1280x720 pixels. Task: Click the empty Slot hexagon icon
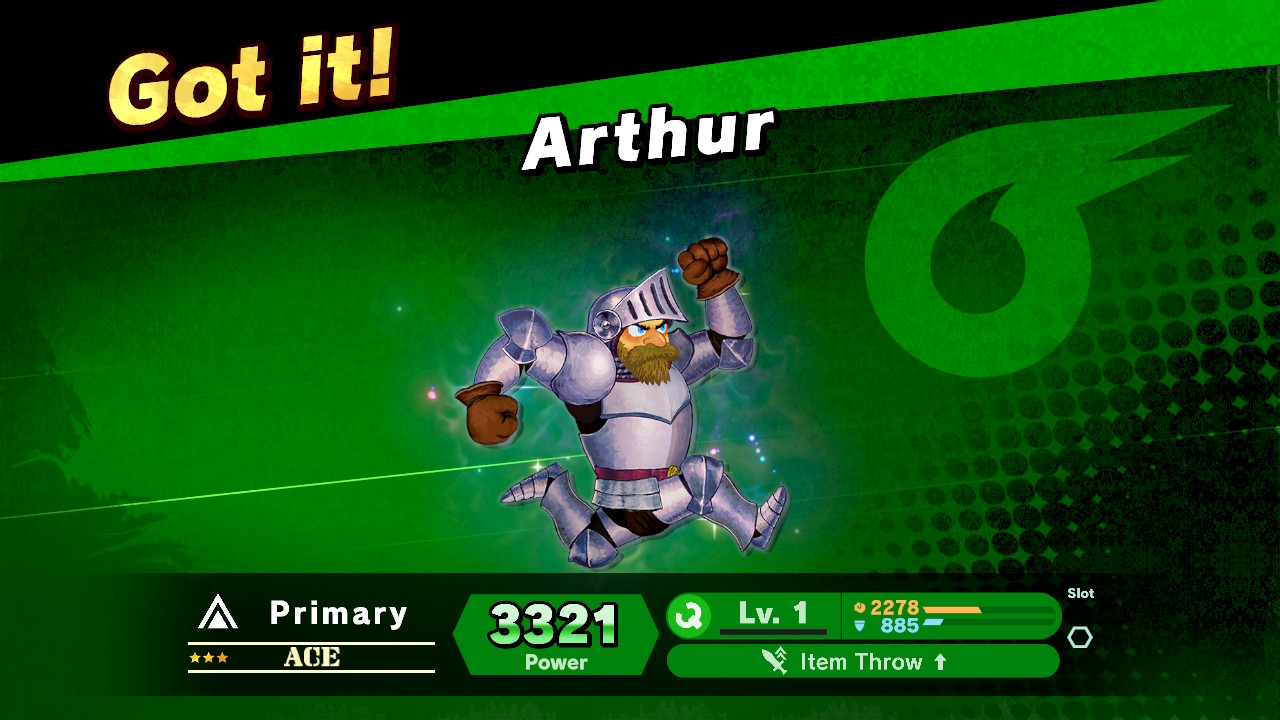(1080, 637)
